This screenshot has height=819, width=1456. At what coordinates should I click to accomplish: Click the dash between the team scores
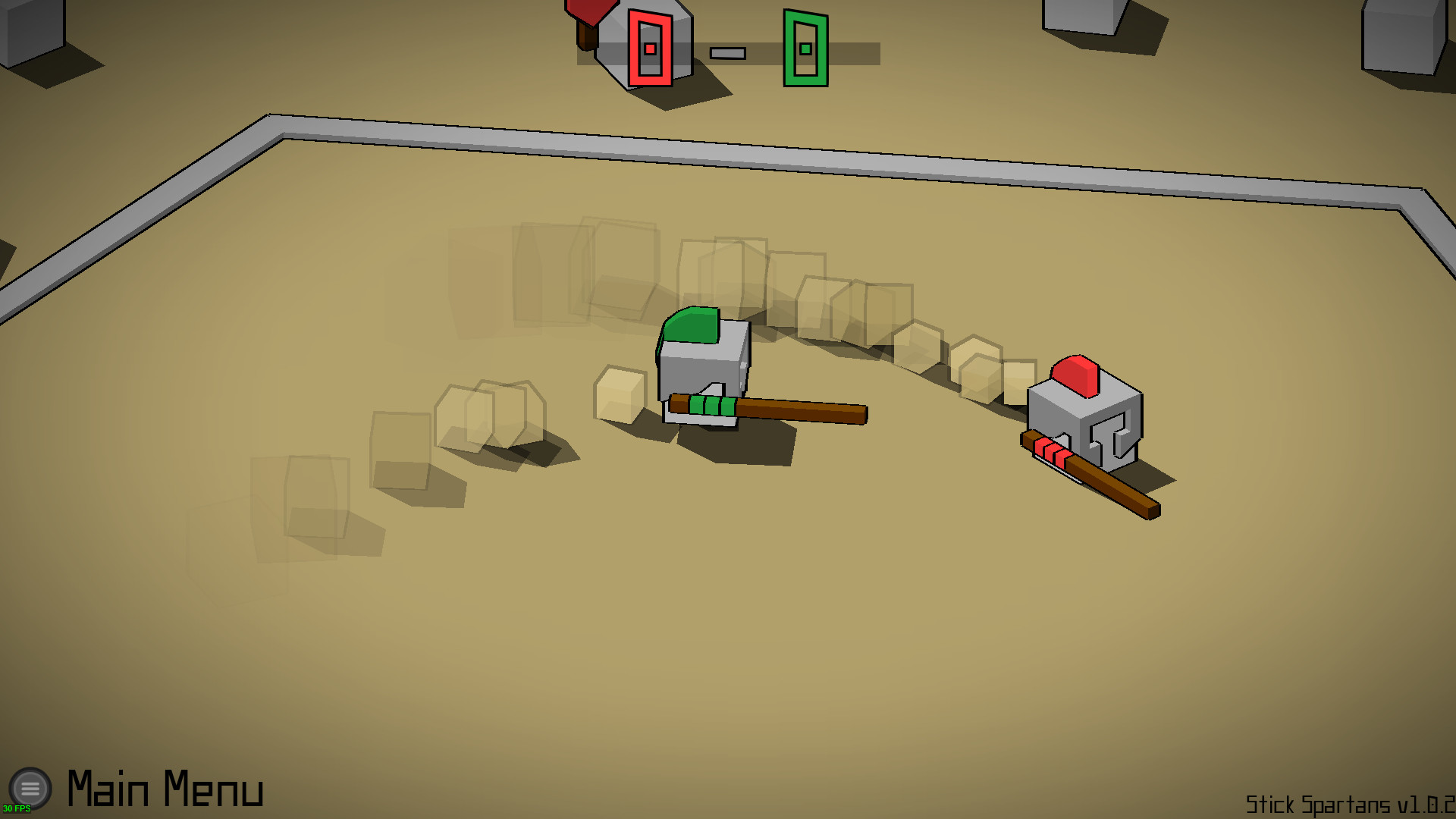[726, 52]
